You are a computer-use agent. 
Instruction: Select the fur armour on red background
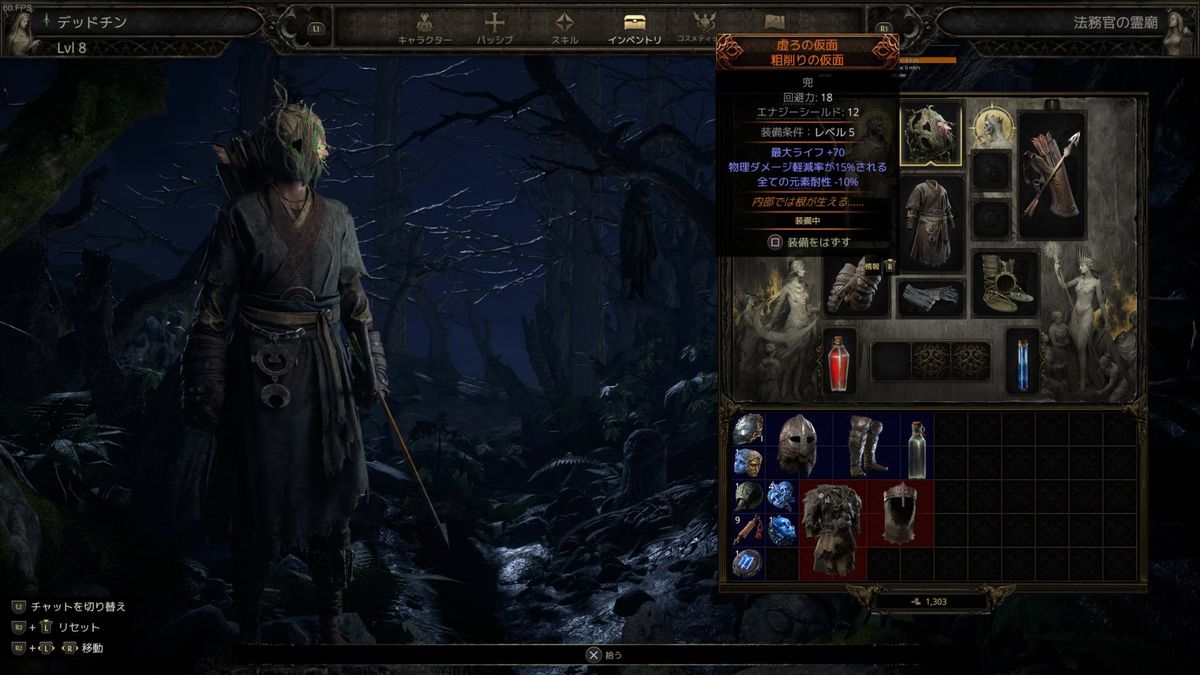(831, 531)
